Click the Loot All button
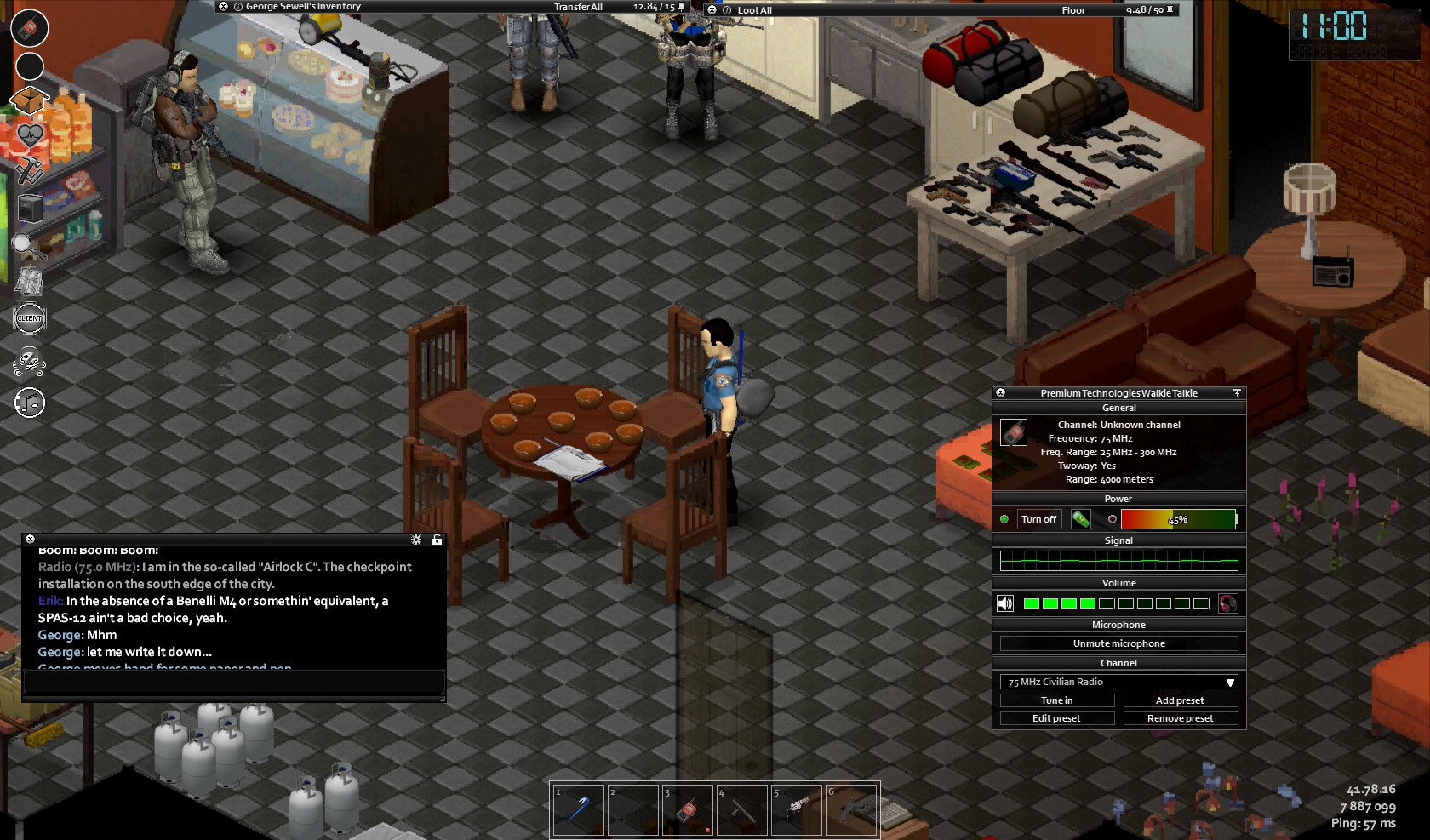 click(754, 10)
